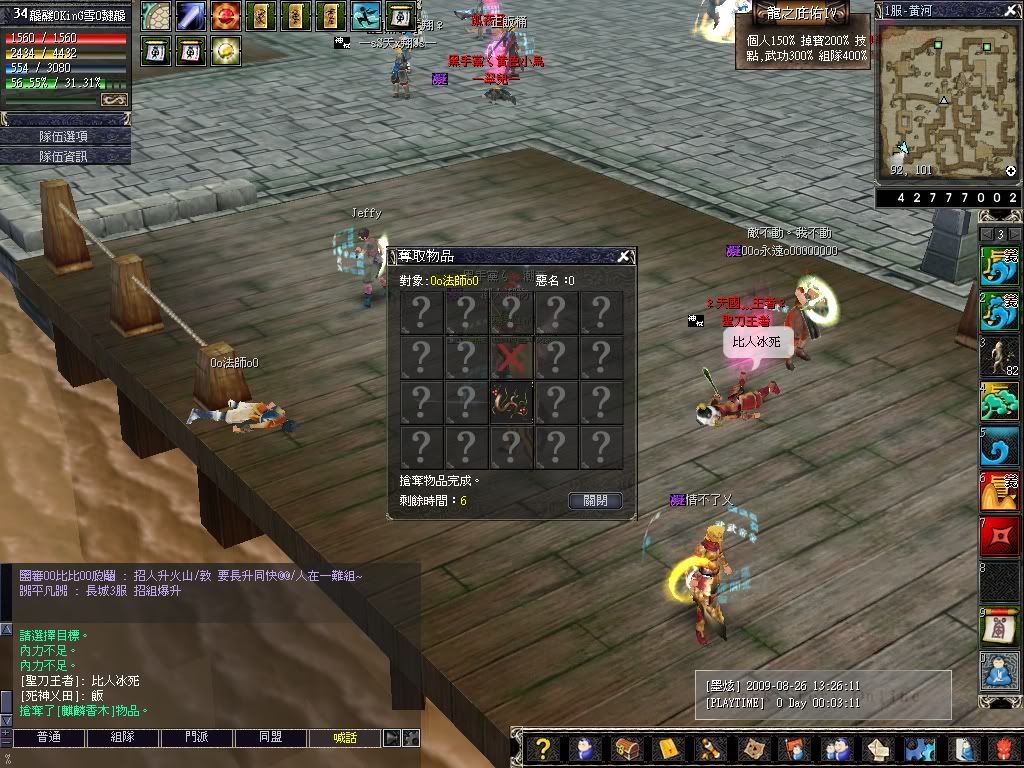Viewport: 1024px width, 768px height.
Task: Open the treasure chest inventory icon
Action: (x=627, y=748)
